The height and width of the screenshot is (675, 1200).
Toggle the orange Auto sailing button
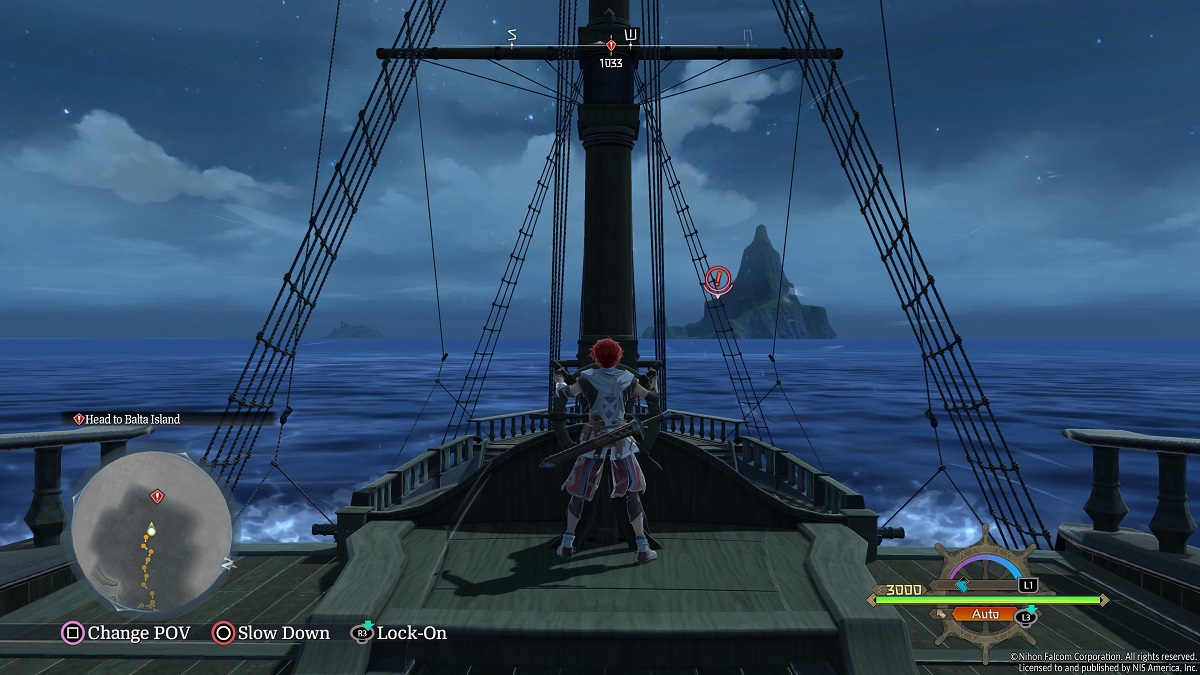point(983,615)
